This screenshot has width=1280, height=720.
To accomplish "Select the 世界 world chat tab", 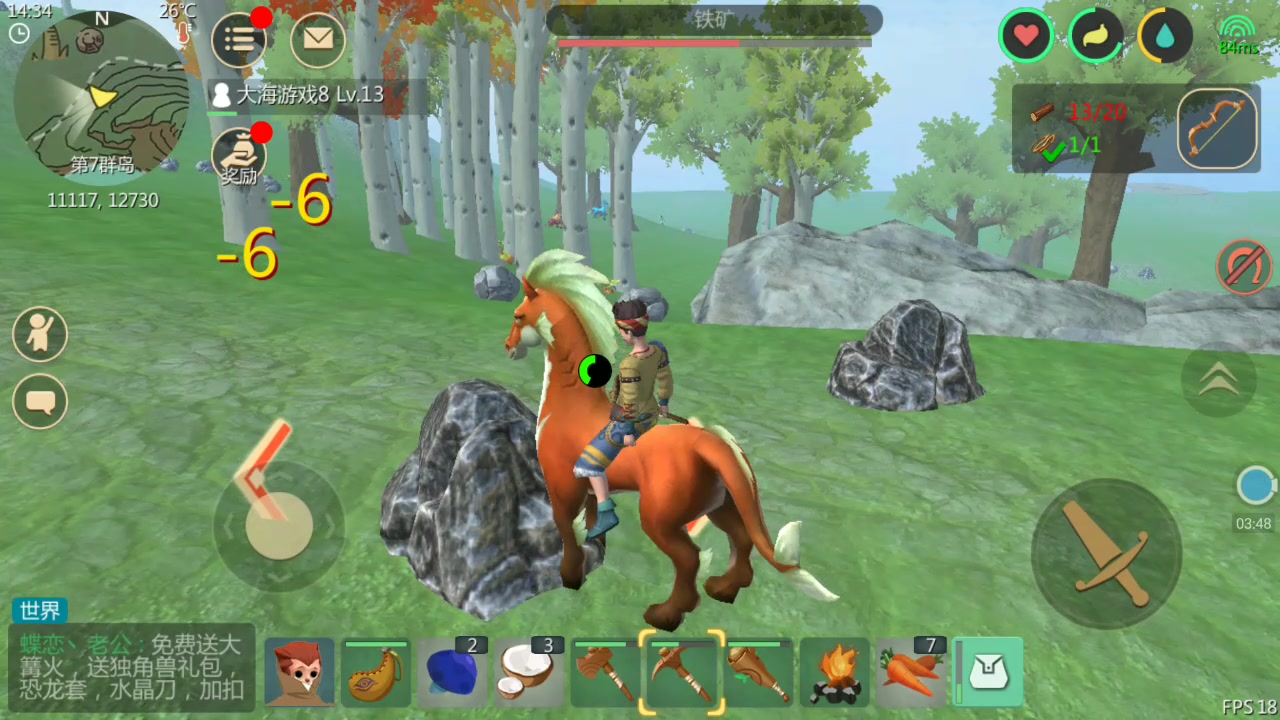I will (40, 611).
